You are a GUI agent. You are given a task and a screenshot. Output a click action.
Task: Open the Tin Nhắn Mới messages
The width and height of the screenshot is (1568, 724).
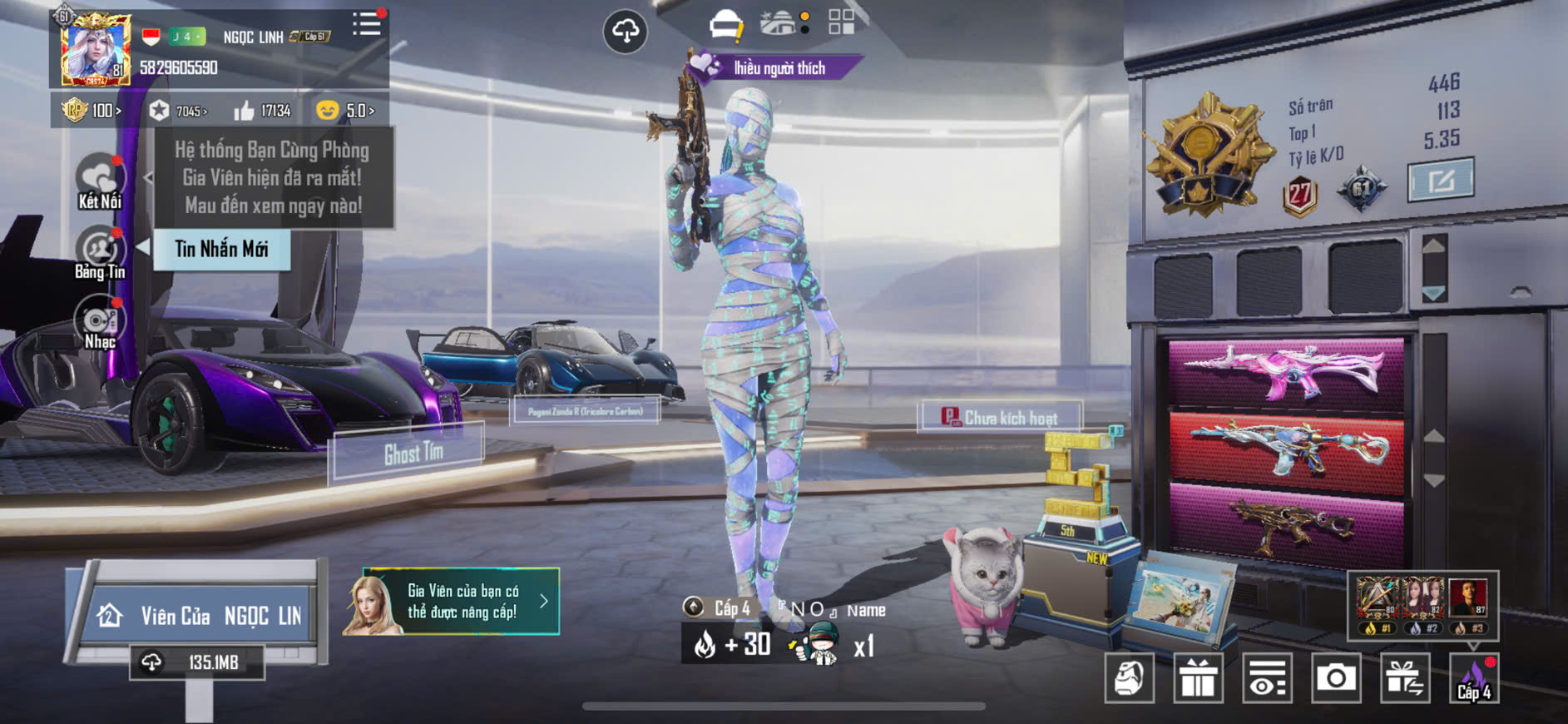(221, 249)
